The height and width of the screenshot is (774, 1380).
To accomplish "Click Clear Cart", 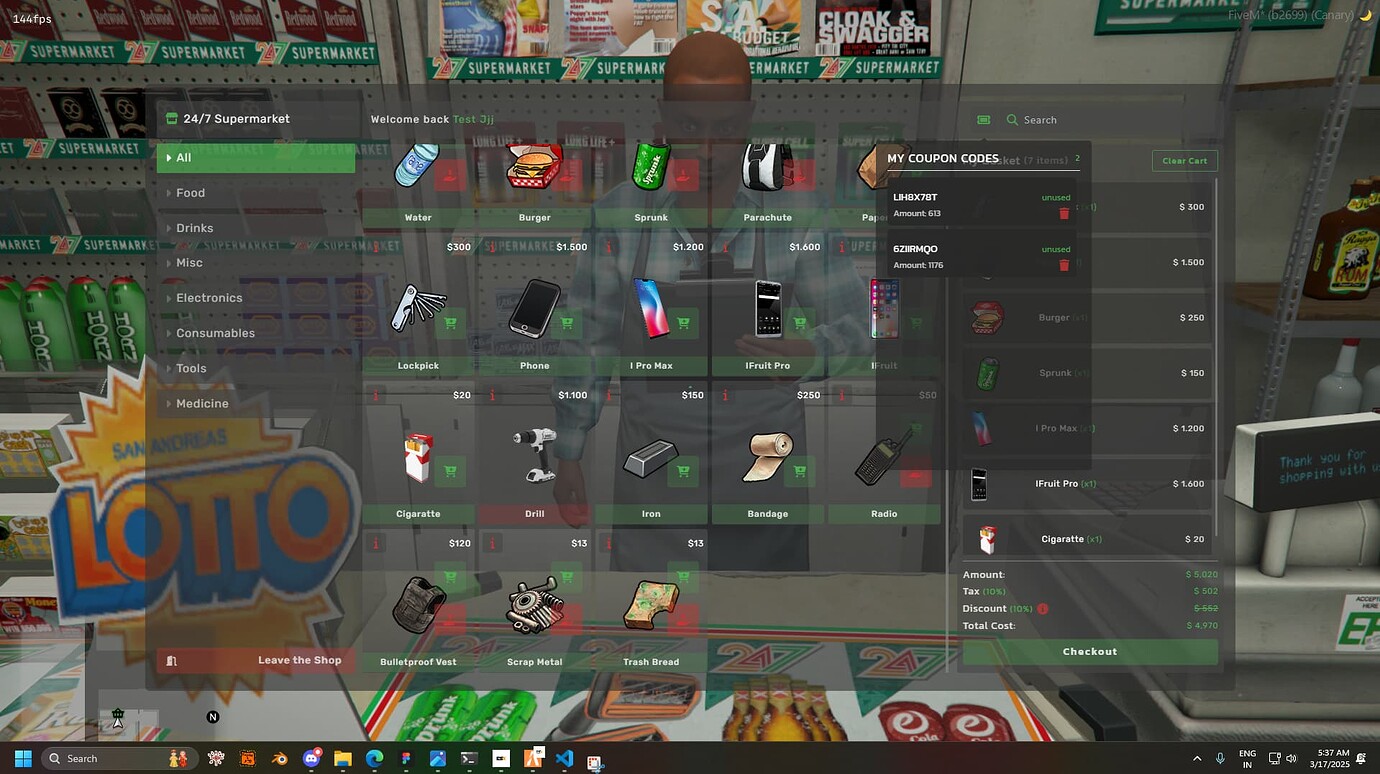I will click(x=1184, y=160).
